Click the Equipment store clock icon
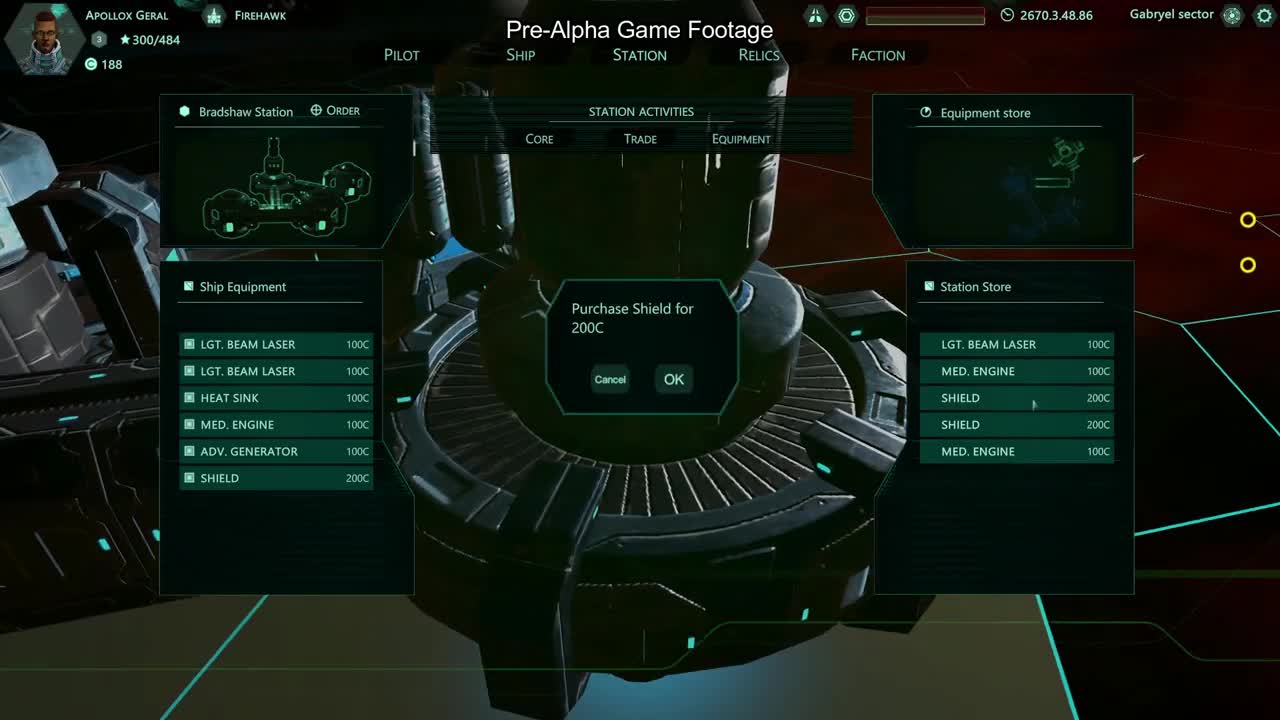Screen dimensions: 1280x720 (927, 113)
